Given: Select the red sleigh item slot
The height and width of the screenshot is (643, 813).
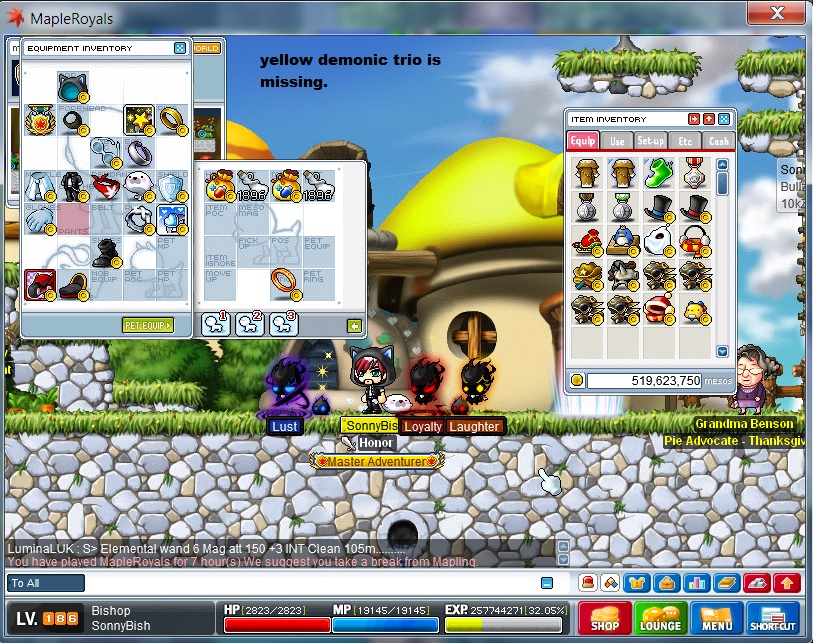Looking at the screenshot, I should 585,241.
